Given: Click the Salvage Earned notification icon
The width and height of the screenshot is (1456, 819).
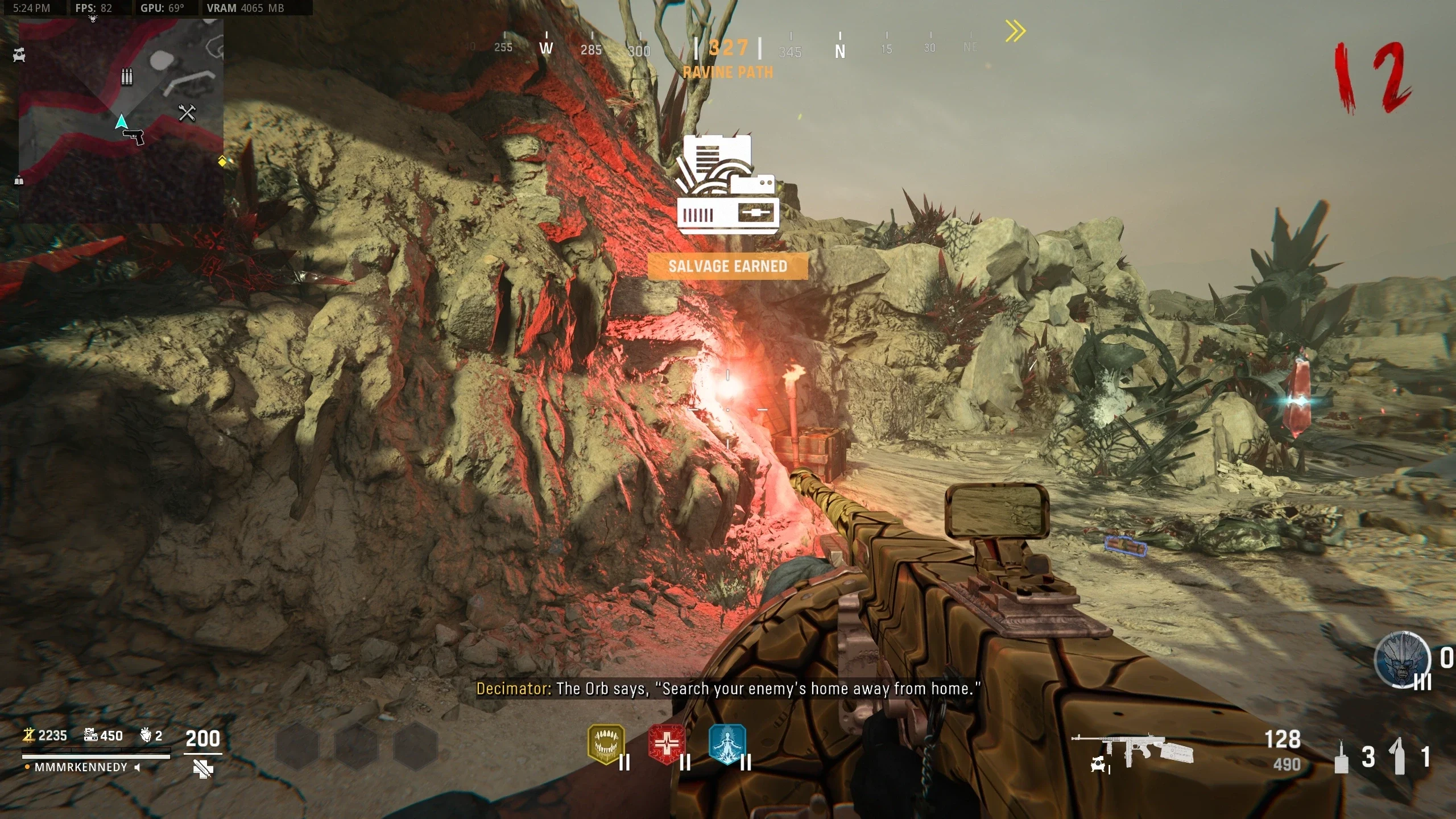Looking at the screenshot, I should [727, 185].
